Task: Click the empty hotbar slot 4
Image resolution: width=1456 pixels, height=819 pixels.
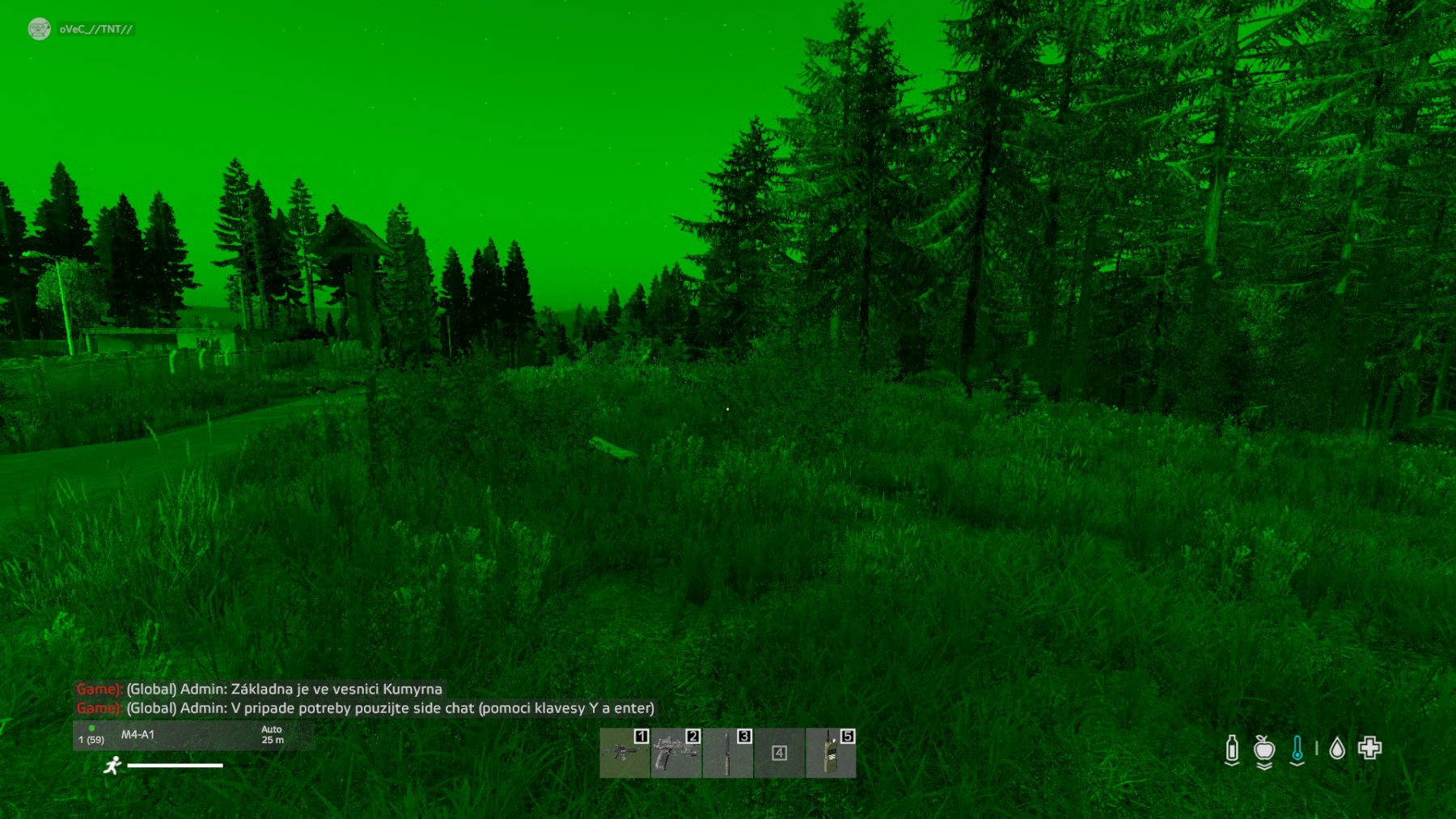Action: (779, 753)
